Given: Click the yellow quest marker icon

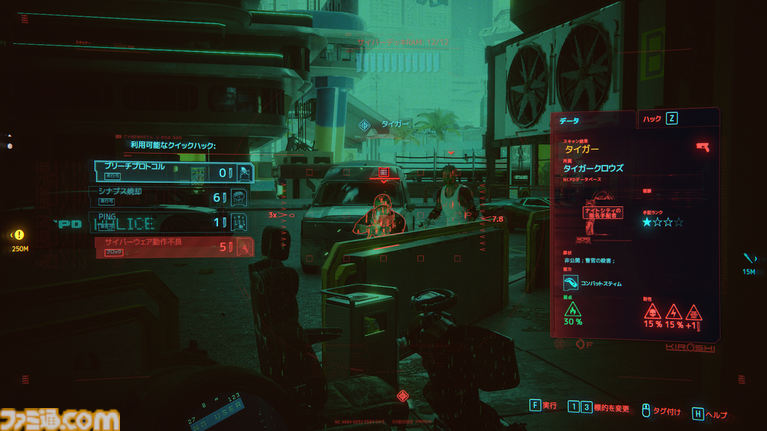Looking at the screenshot, I should tap(19, 235).
